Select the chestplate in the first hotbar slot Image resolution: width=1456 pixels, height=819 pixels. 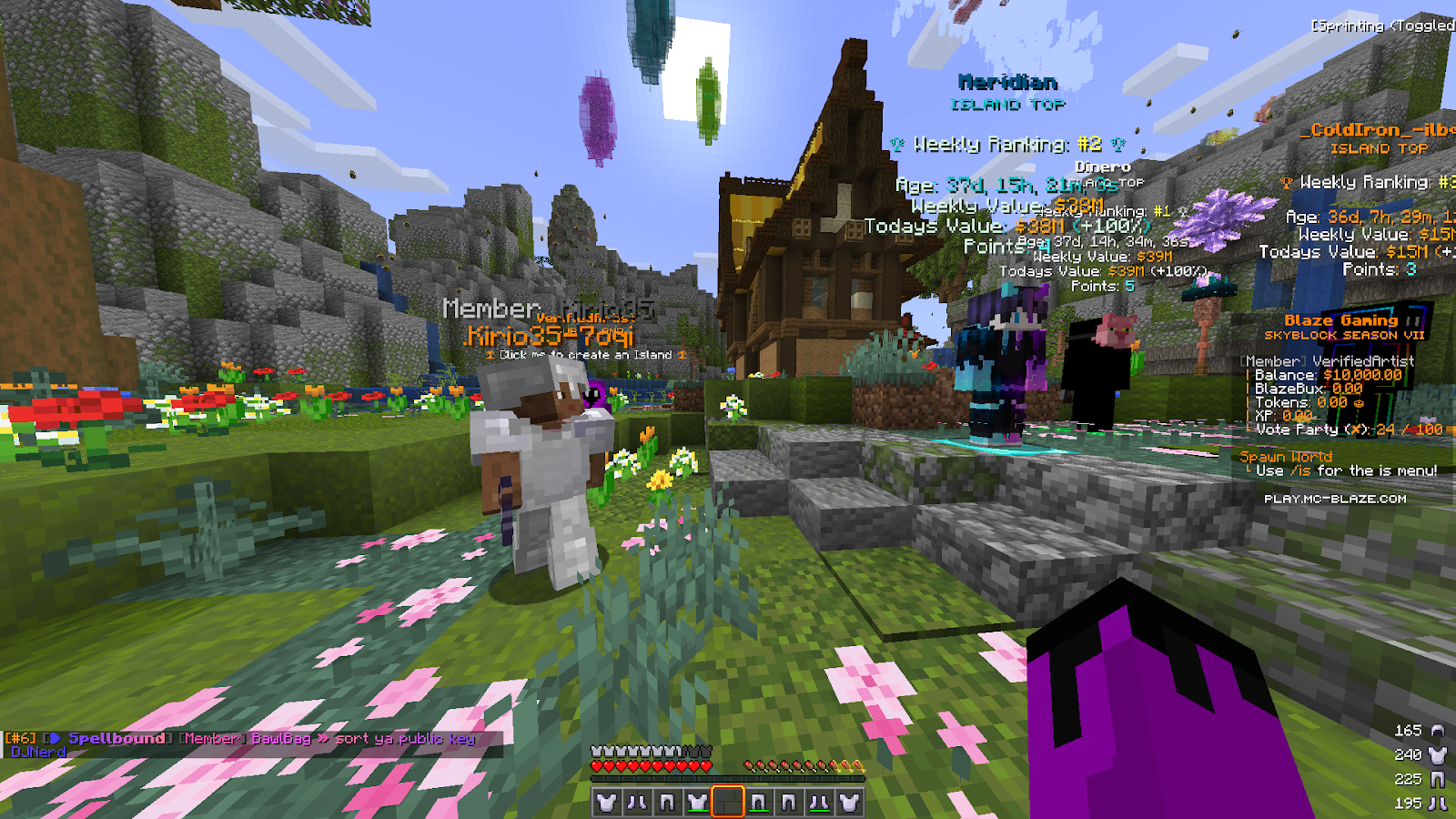click(x=607, y=802)
